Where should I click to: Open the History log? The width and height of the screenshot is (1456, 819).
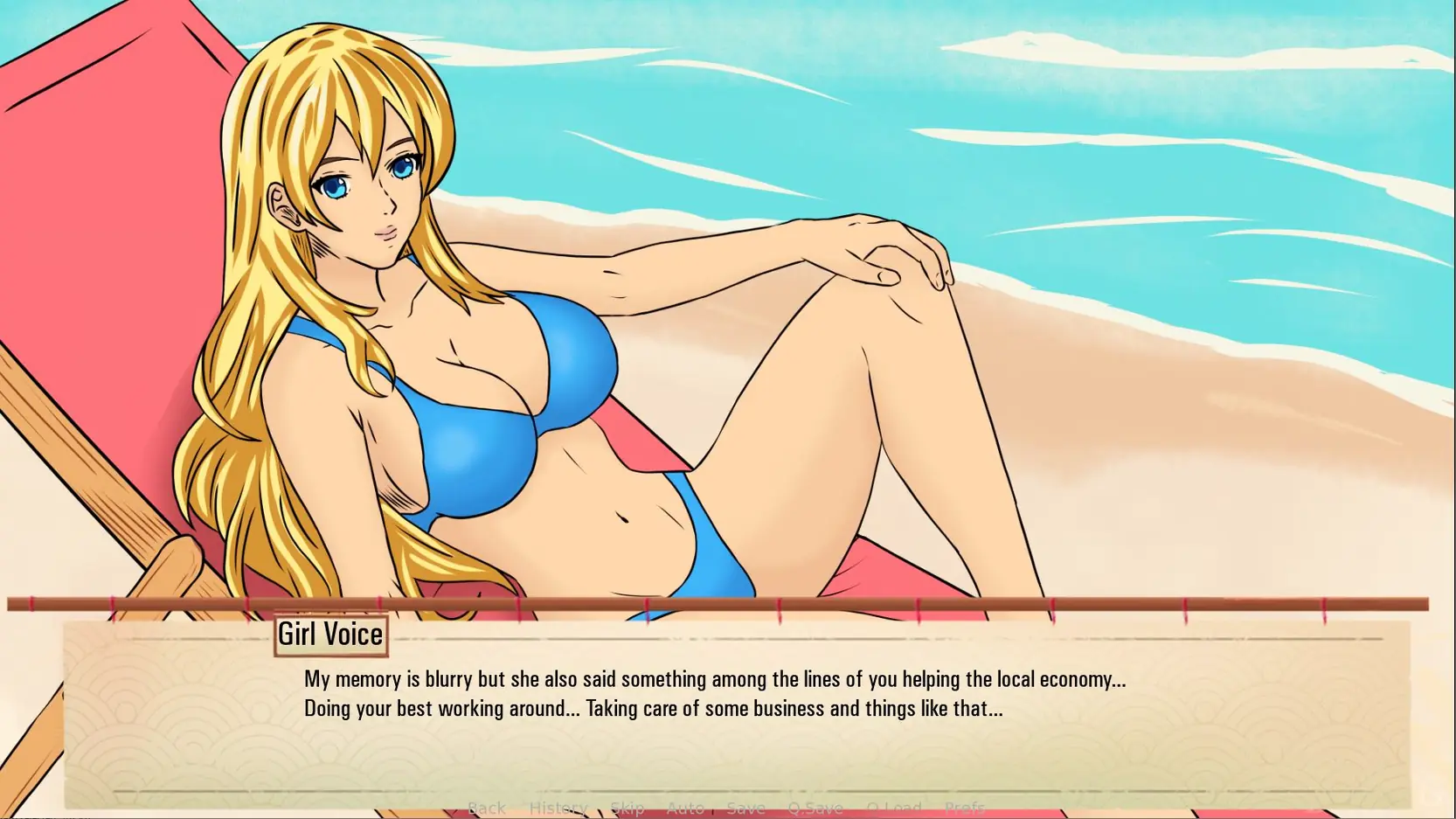pyautogui.click(x=558, y=809)
